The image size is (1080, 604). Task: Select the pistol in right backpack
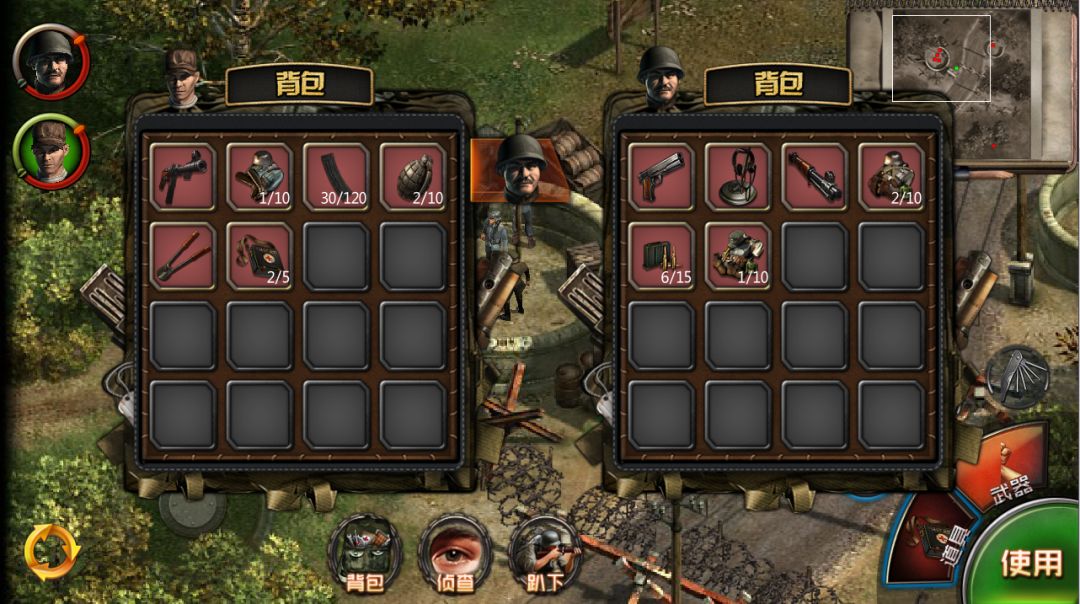tap(661, 176)
